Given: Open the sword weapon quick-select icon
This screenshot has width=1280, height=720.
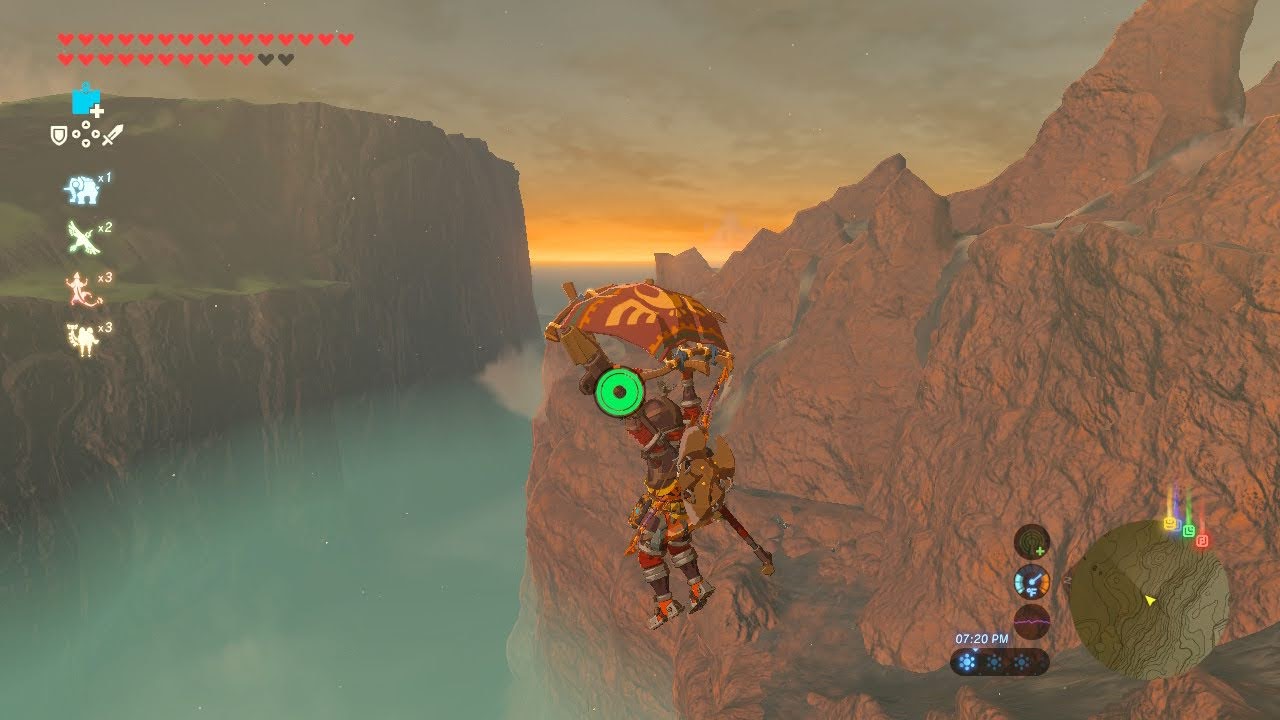Looking at the screenshot, I should (112, 134).
